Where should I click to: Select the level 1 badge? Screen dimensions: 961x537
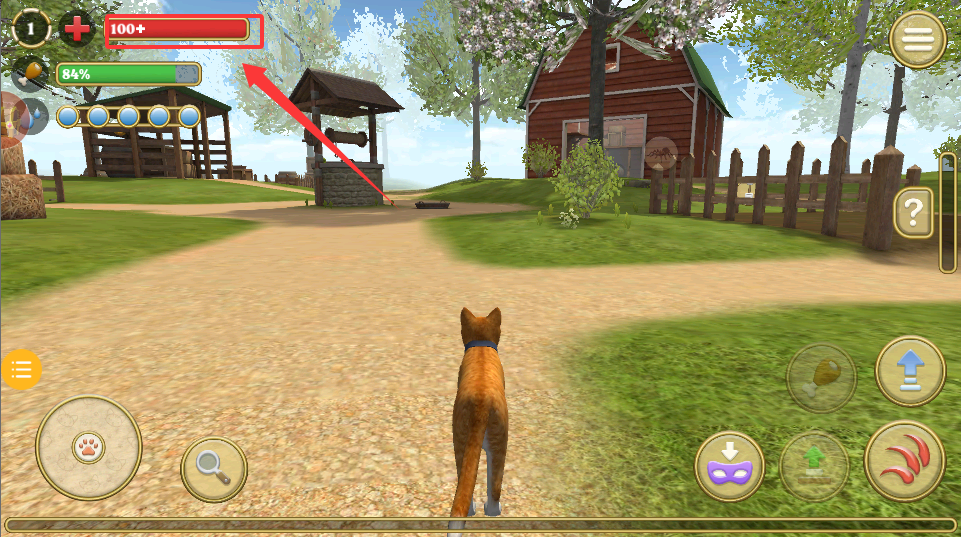32,29
